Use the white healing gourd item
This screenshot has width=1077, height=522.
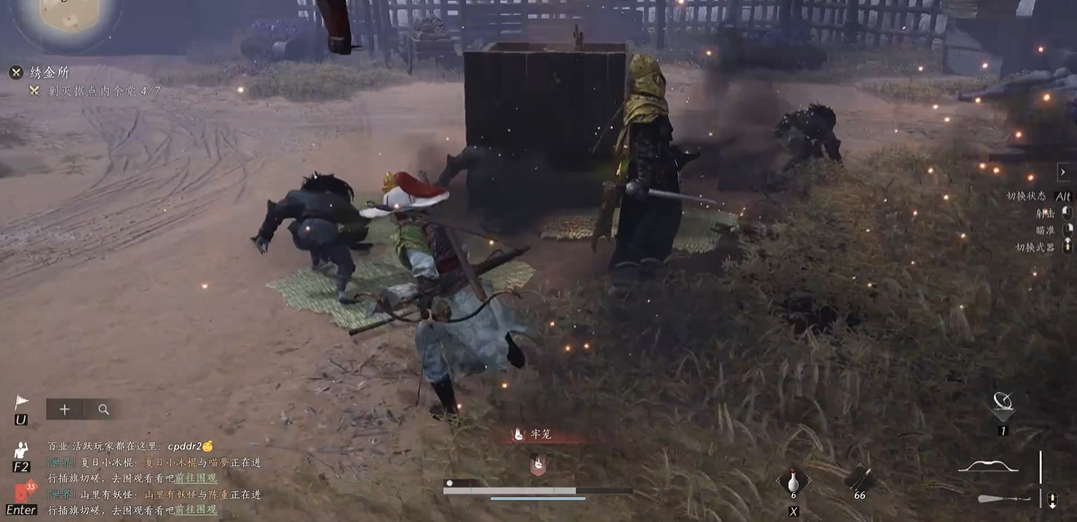[794, 481]
